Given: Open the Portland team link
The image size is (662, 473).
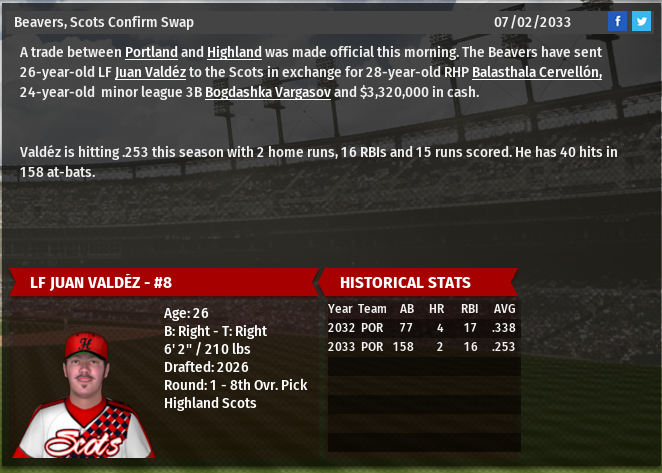Looking at the screenshot, I should [x=152, y=52].
